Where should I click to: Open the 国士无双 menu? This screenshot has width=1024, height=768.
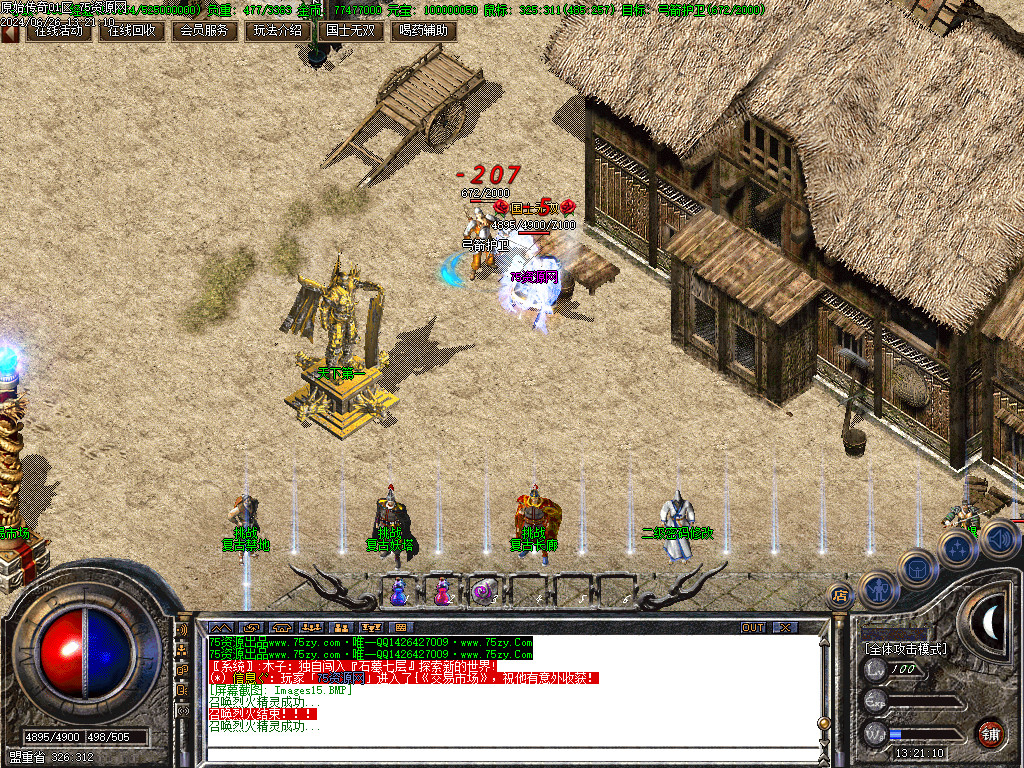pyautogui.click(x=350, y=30)
